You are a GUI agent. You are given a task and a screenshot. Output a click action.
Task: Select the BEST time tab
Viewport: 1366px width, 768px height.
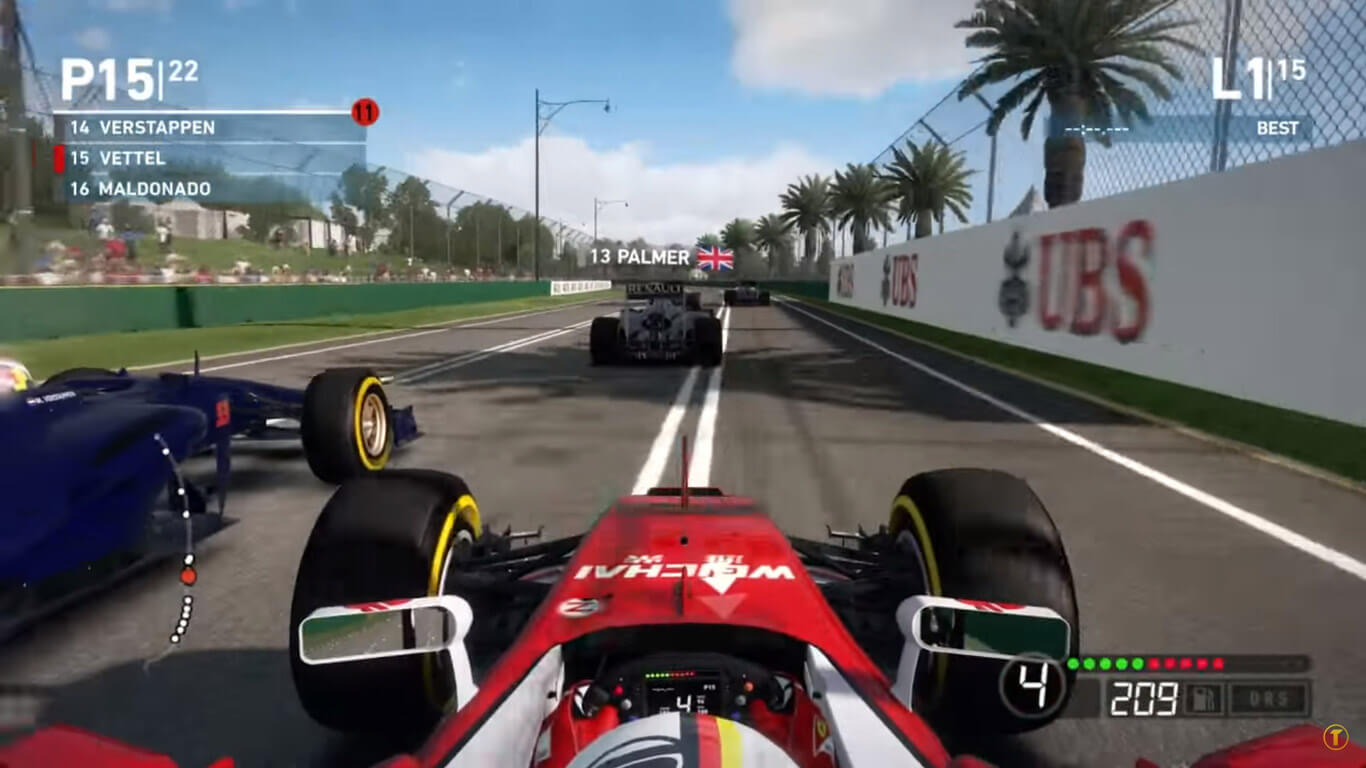pyautogui.click(x=1277, y=129)
